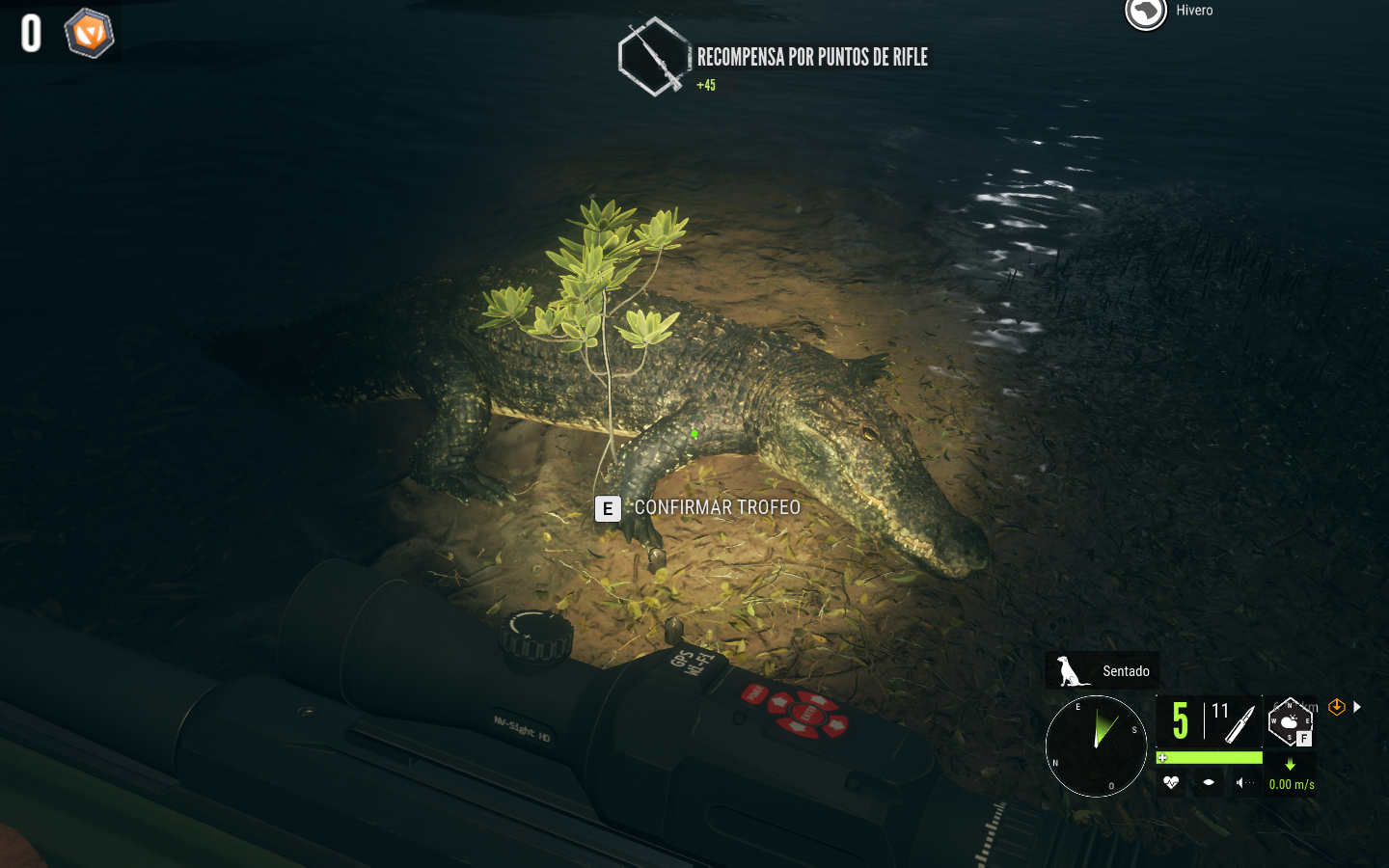
Task: Open the hexagonal weather compass icon
Action: pos(1290,721)
